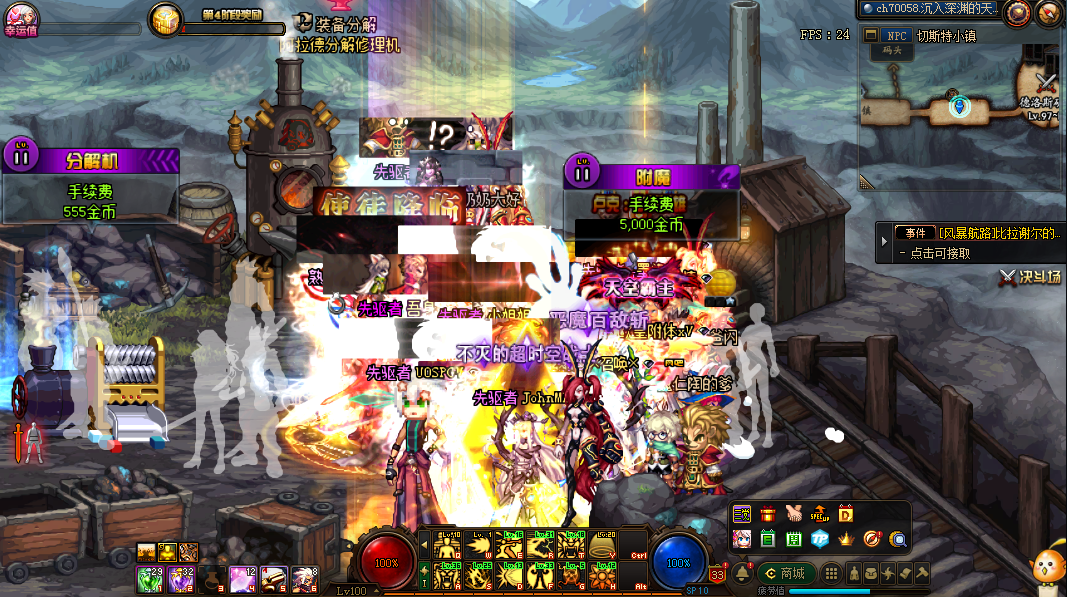Image resolution: width=1067 pixels, height=597 pixels.
Task: Open the golden treasure chest stage icon
Action: pyautogui.click(x=164, y=18)
